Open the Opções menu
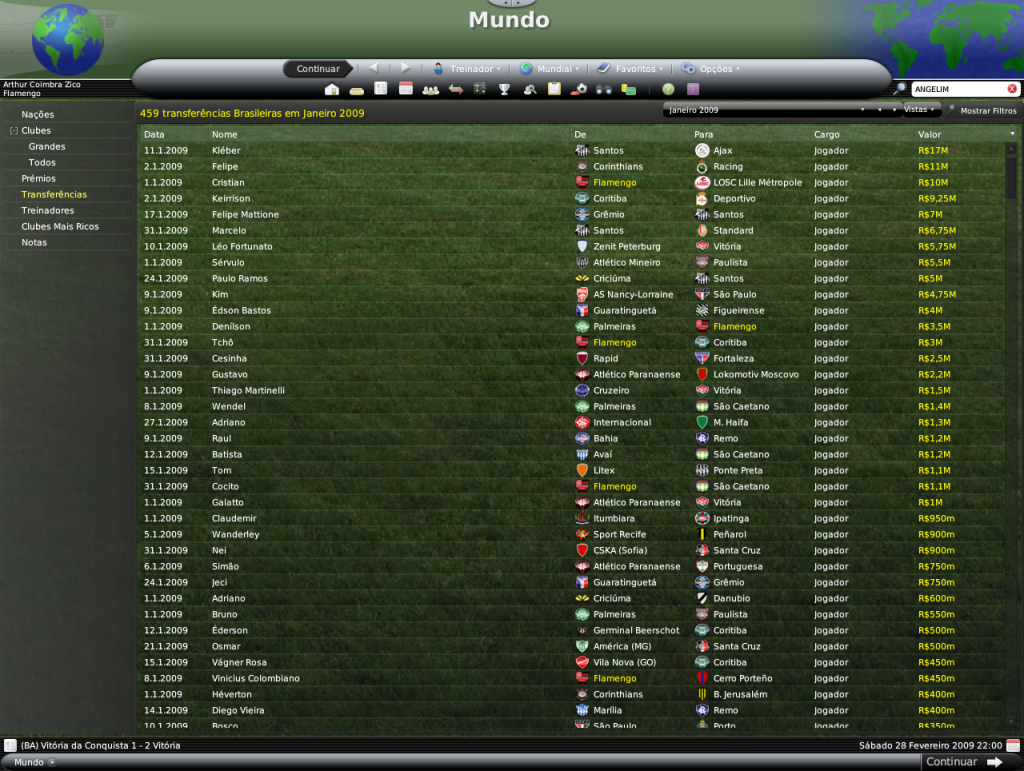This screenshot has width=1024, height=771. pos(711,69)
